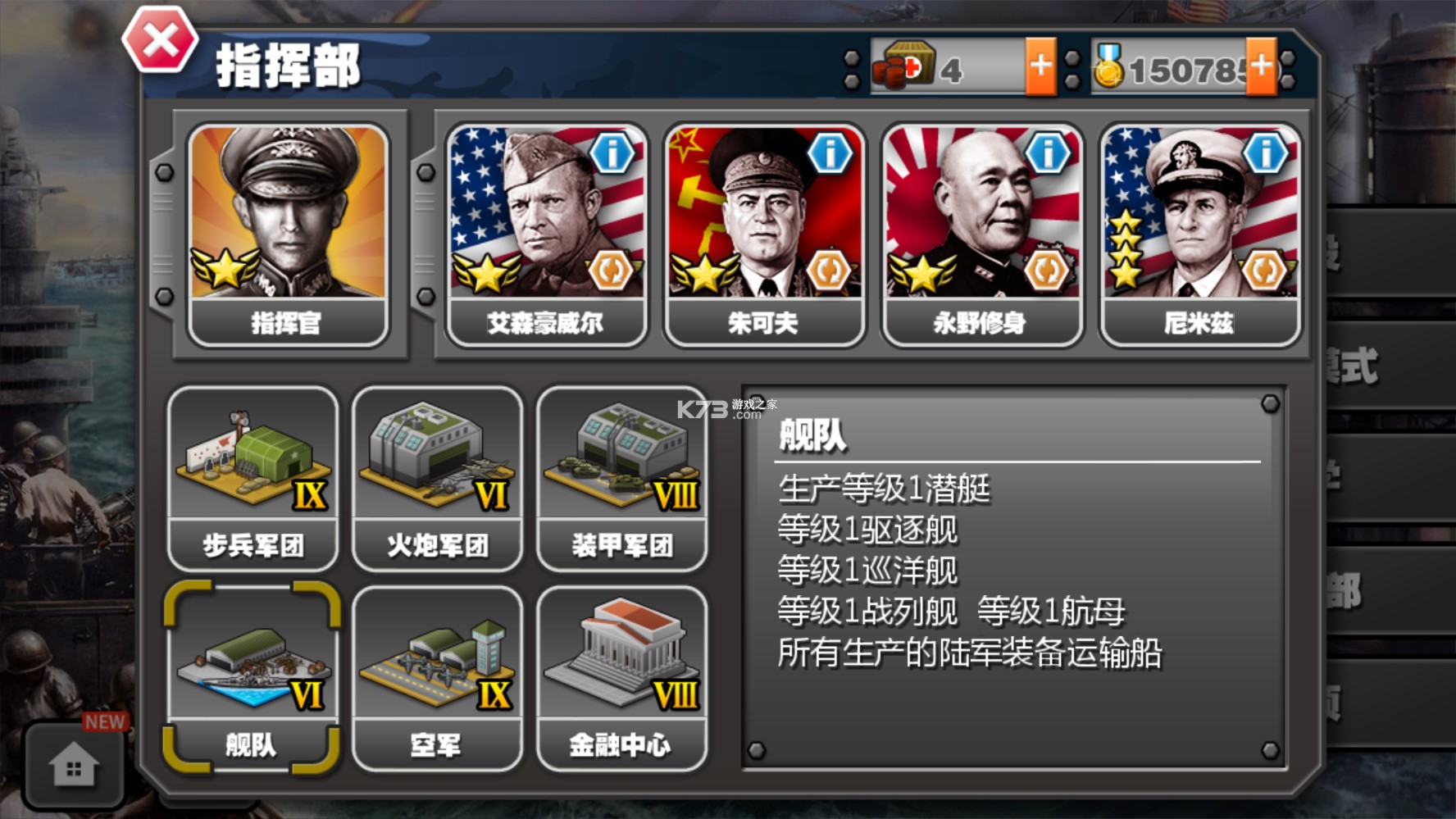Select the highlighted 舰队 fleet building
Screen dimensions: 1456x819
252,676
